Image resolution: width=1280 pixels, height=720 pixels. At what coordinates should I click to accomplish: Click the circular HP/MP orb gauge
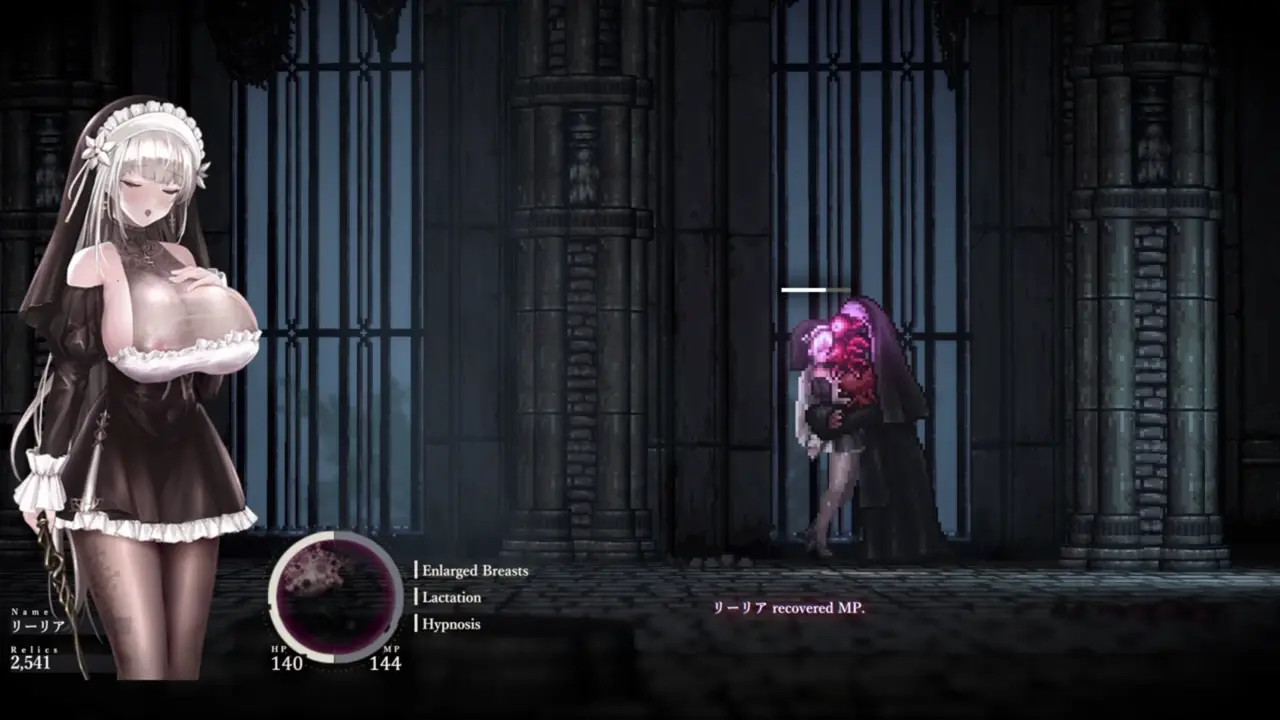[x=335, y=597]
